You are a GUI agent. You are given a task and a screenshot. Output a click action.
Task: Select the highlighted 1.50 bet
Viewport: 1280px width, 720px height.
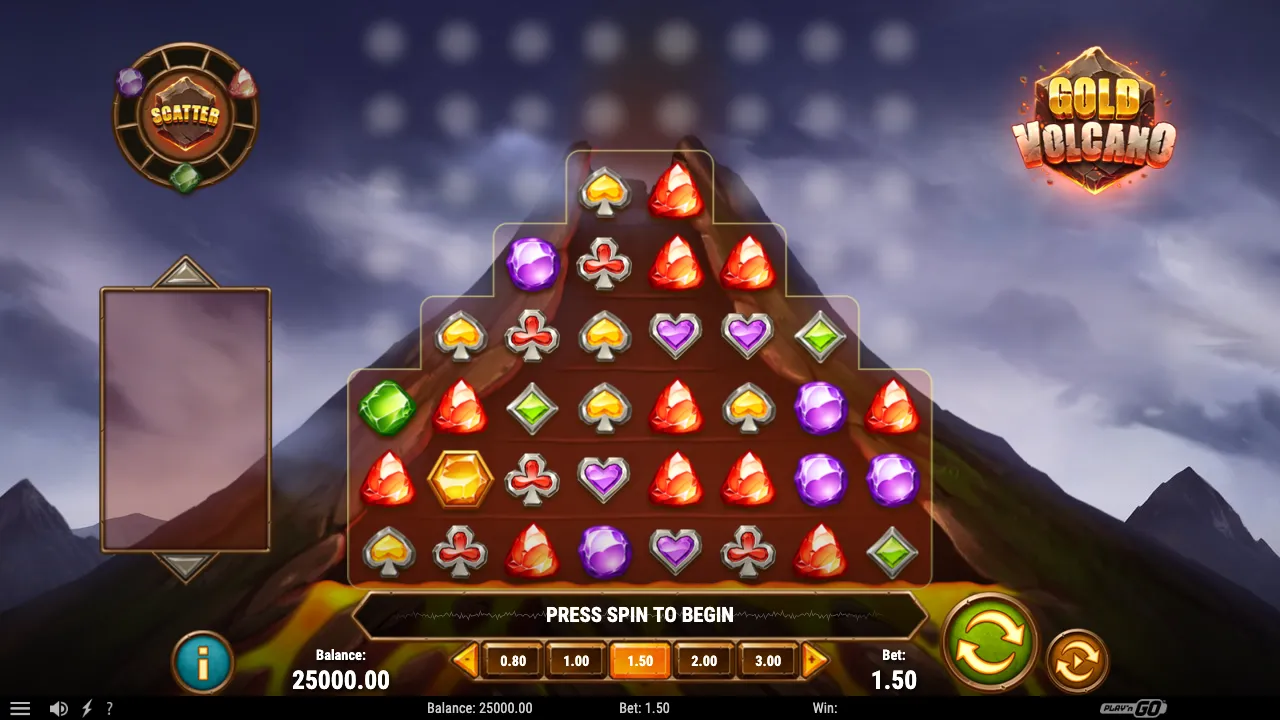click(x=640, y=660)
